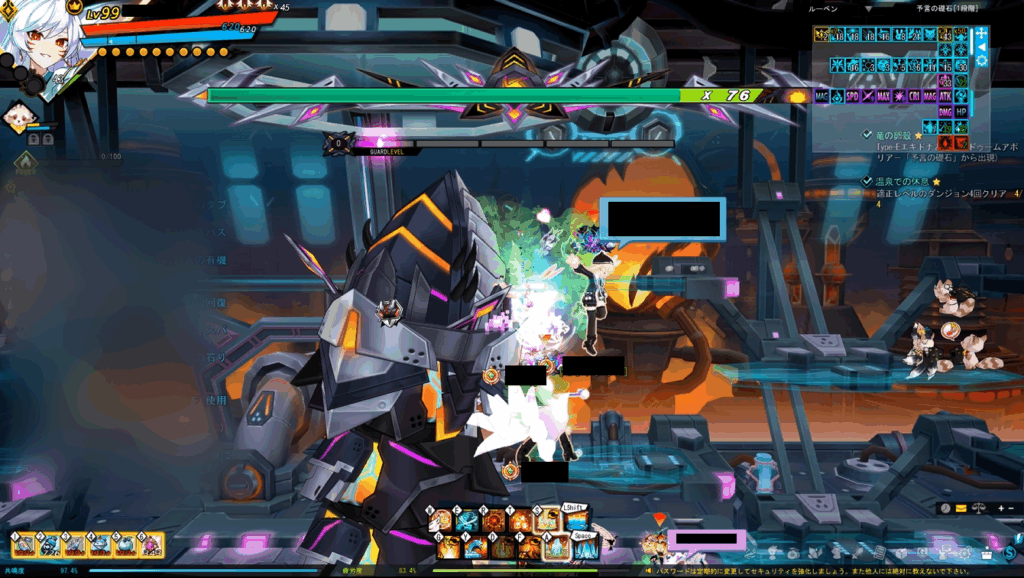
Task: Click the DMG buff icon
Action: tap(945, 112)
